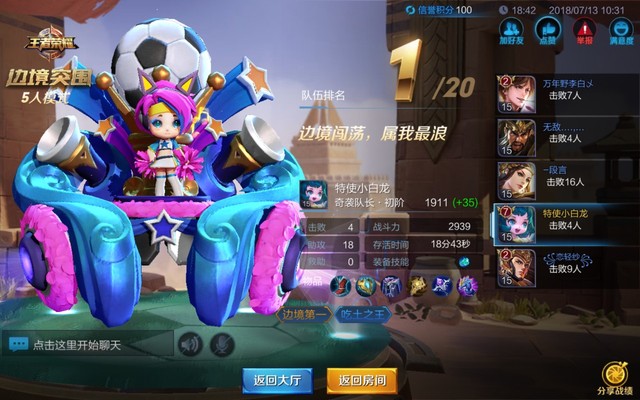Add friend using 加好友 icon
Image resolution: width=640 pixels, height=400 pixels.
tap(512, 32)
